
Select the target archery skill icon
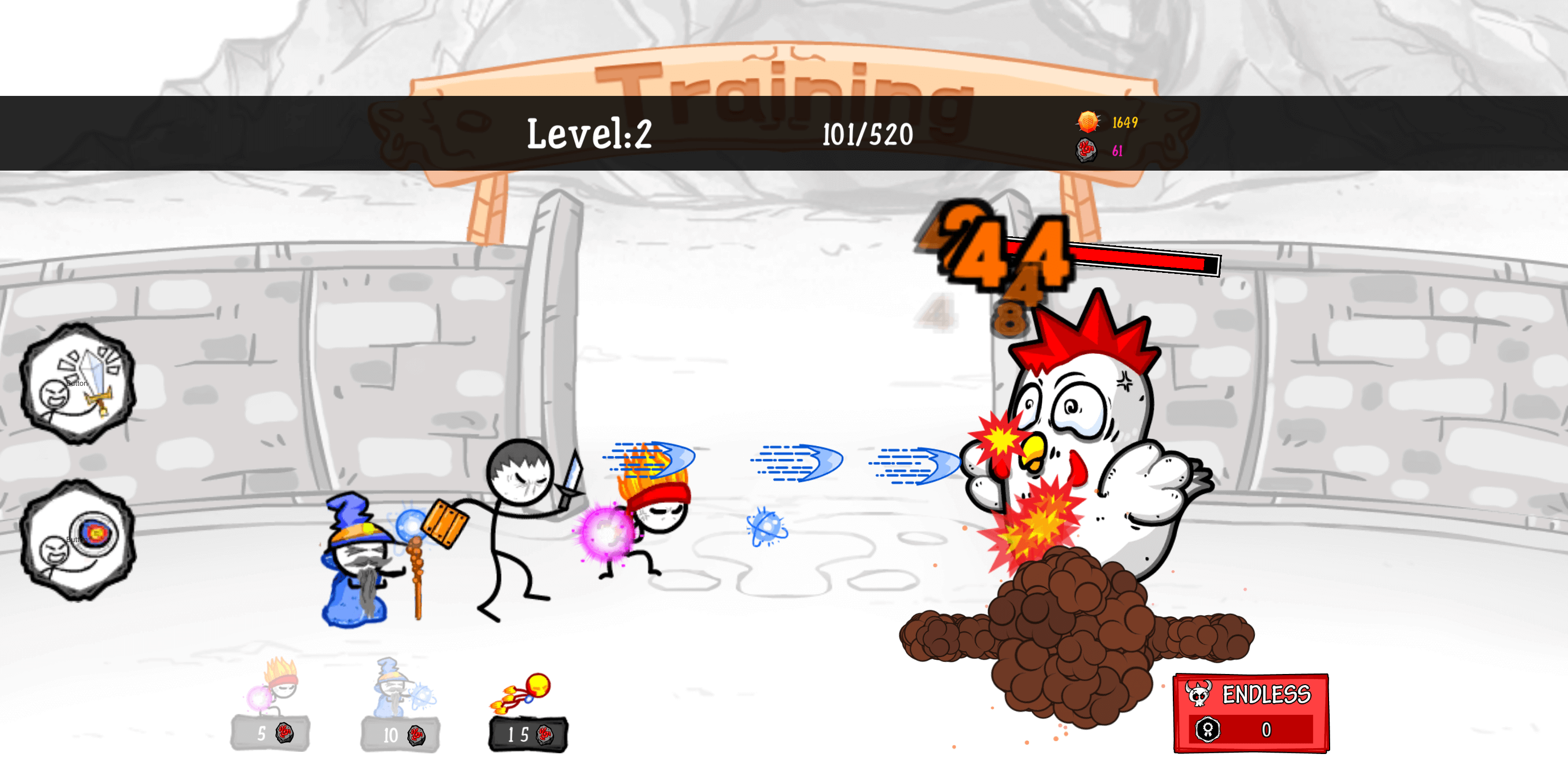79,539
